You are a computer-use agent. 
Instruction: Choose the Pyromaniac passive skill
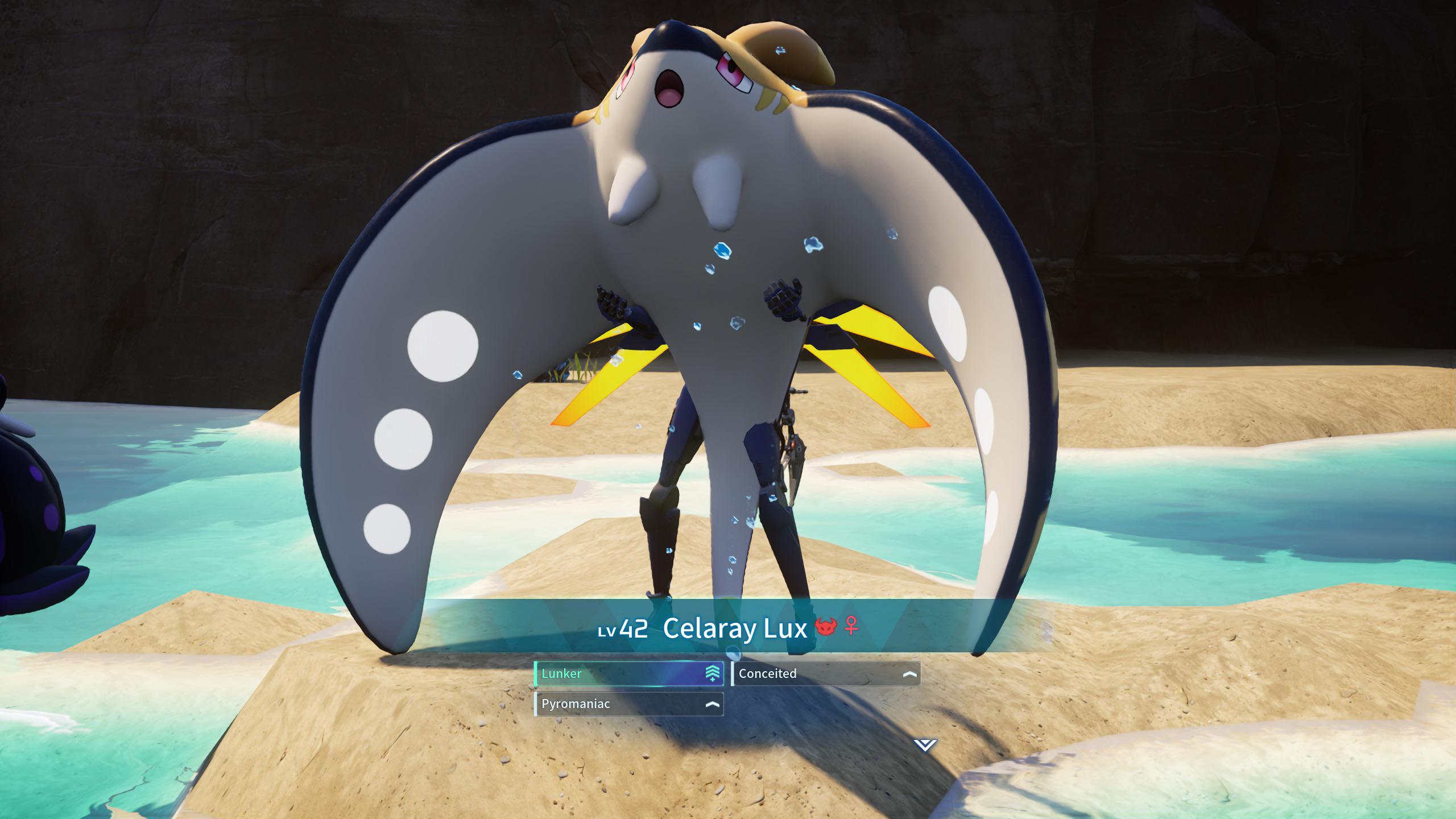point(628,704)
